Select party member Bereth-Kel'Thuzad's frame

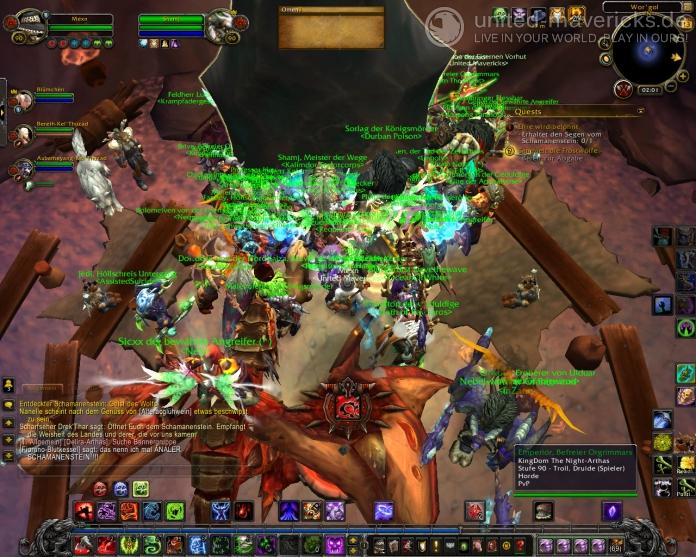tap(22, 134)
